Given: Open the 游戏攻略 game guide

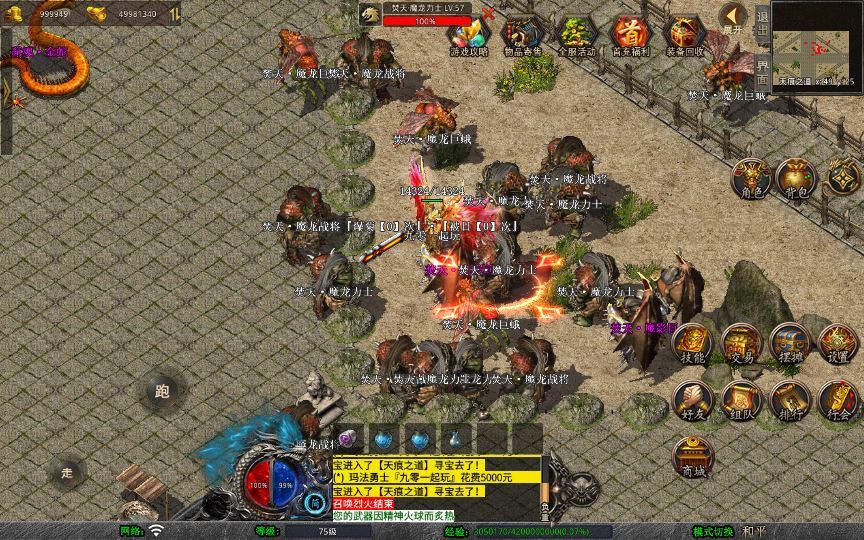Looking at the screenshot, I should (x=468, y=35).
